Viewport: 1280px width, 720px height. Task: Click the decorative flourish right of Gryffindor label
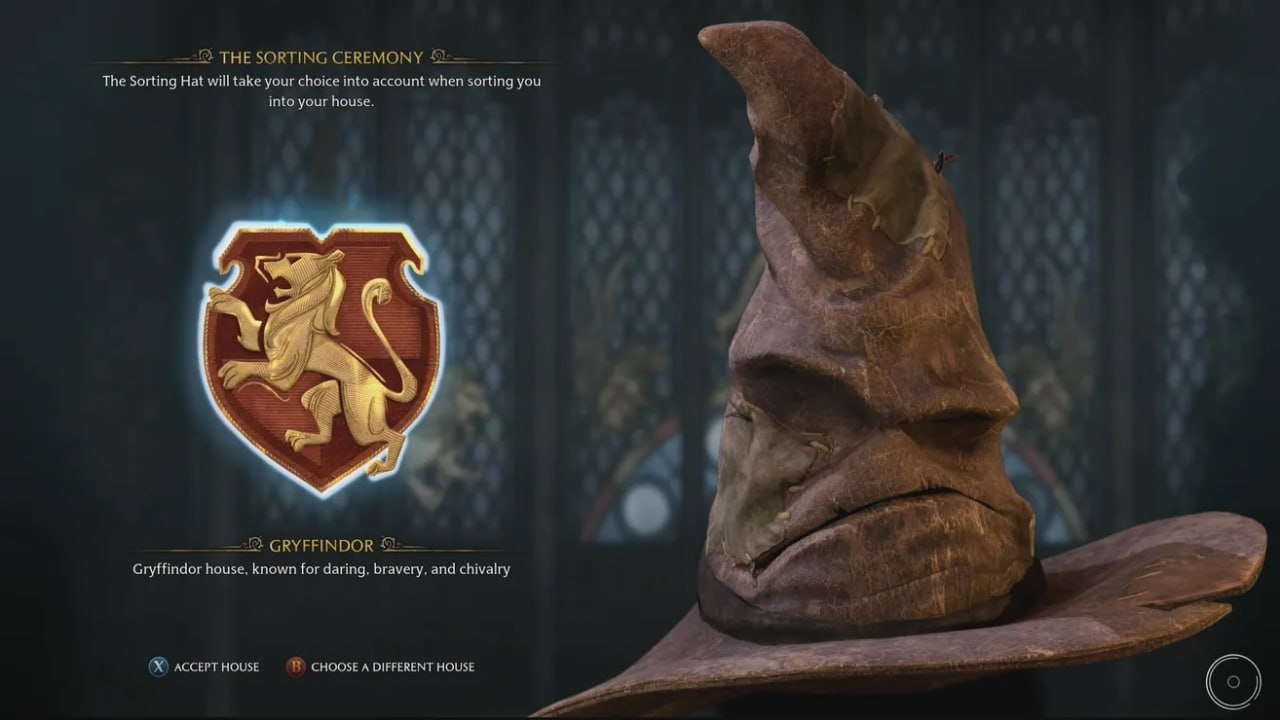tap(384, 545)
